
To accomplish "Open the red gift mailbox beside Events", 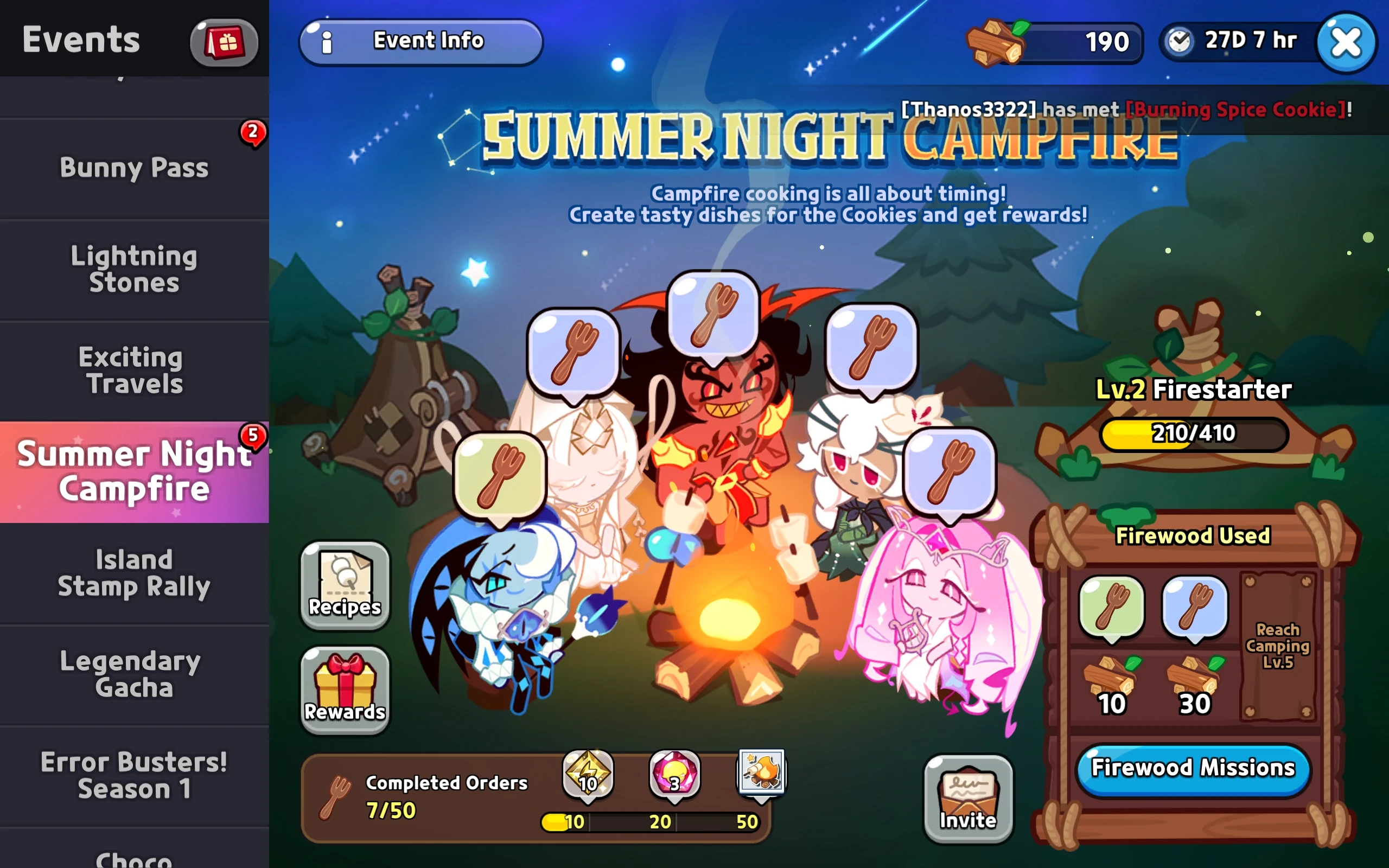I will [x=224, y=41].
